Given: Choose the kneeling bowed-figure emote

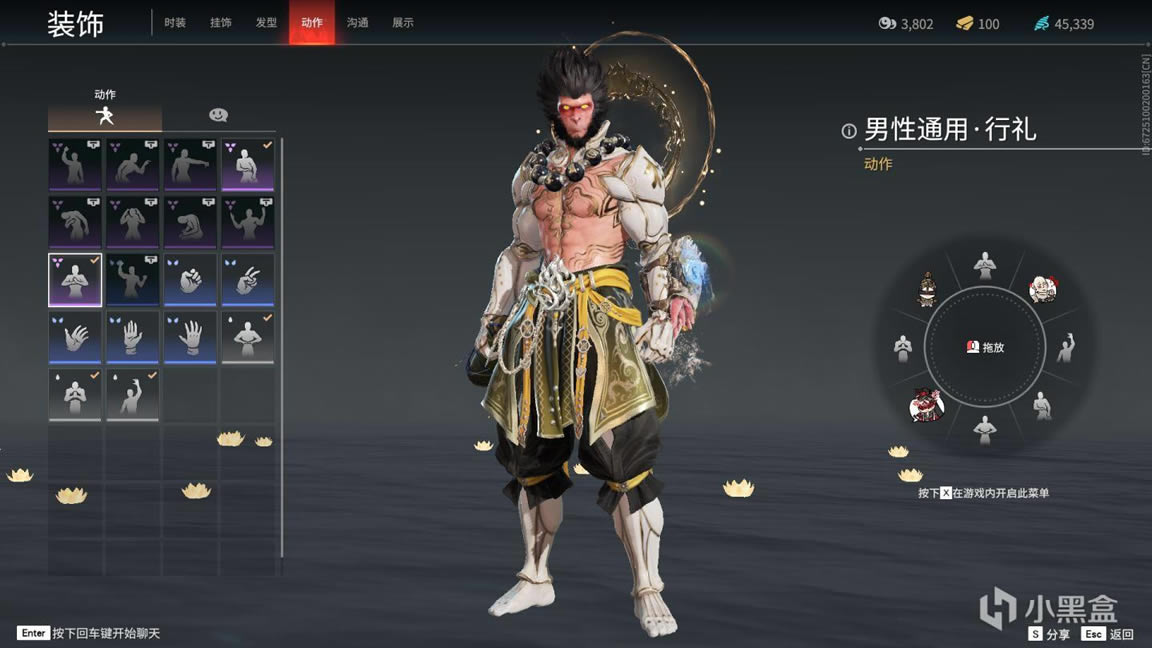Looking at the screenshot, I should pos(190,223).
